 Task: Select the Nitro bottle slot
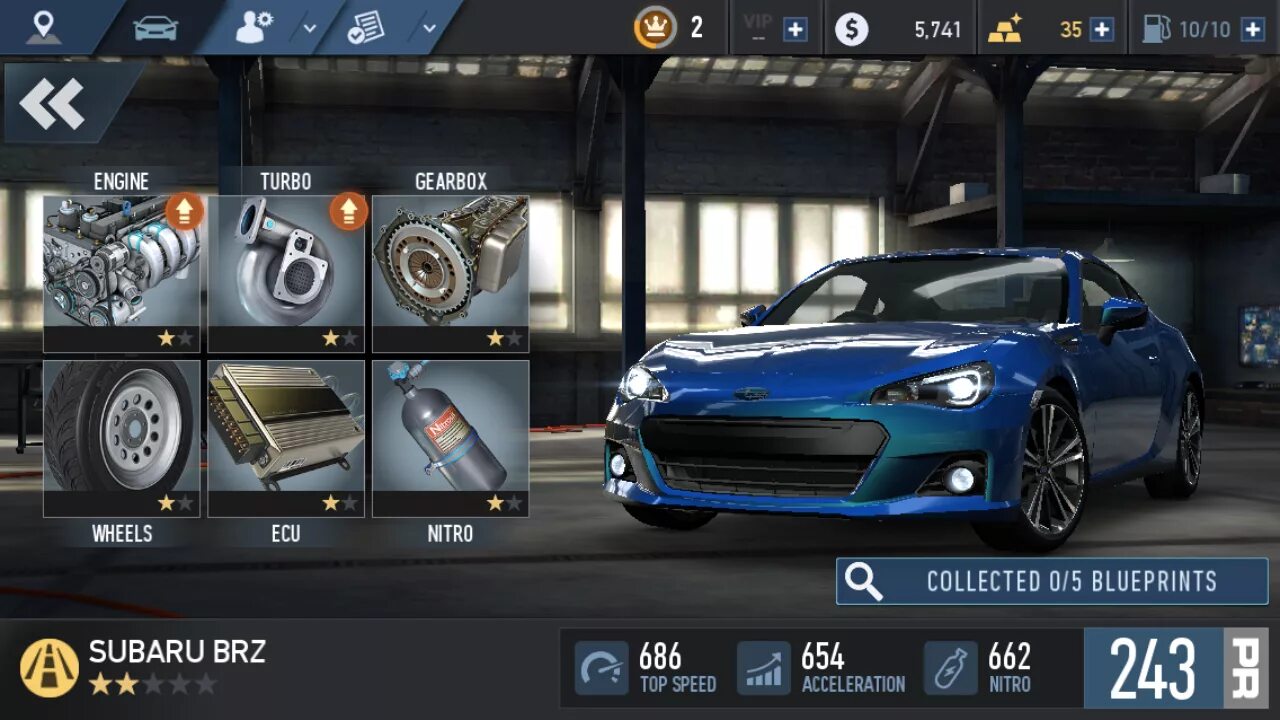coord(450,438)
